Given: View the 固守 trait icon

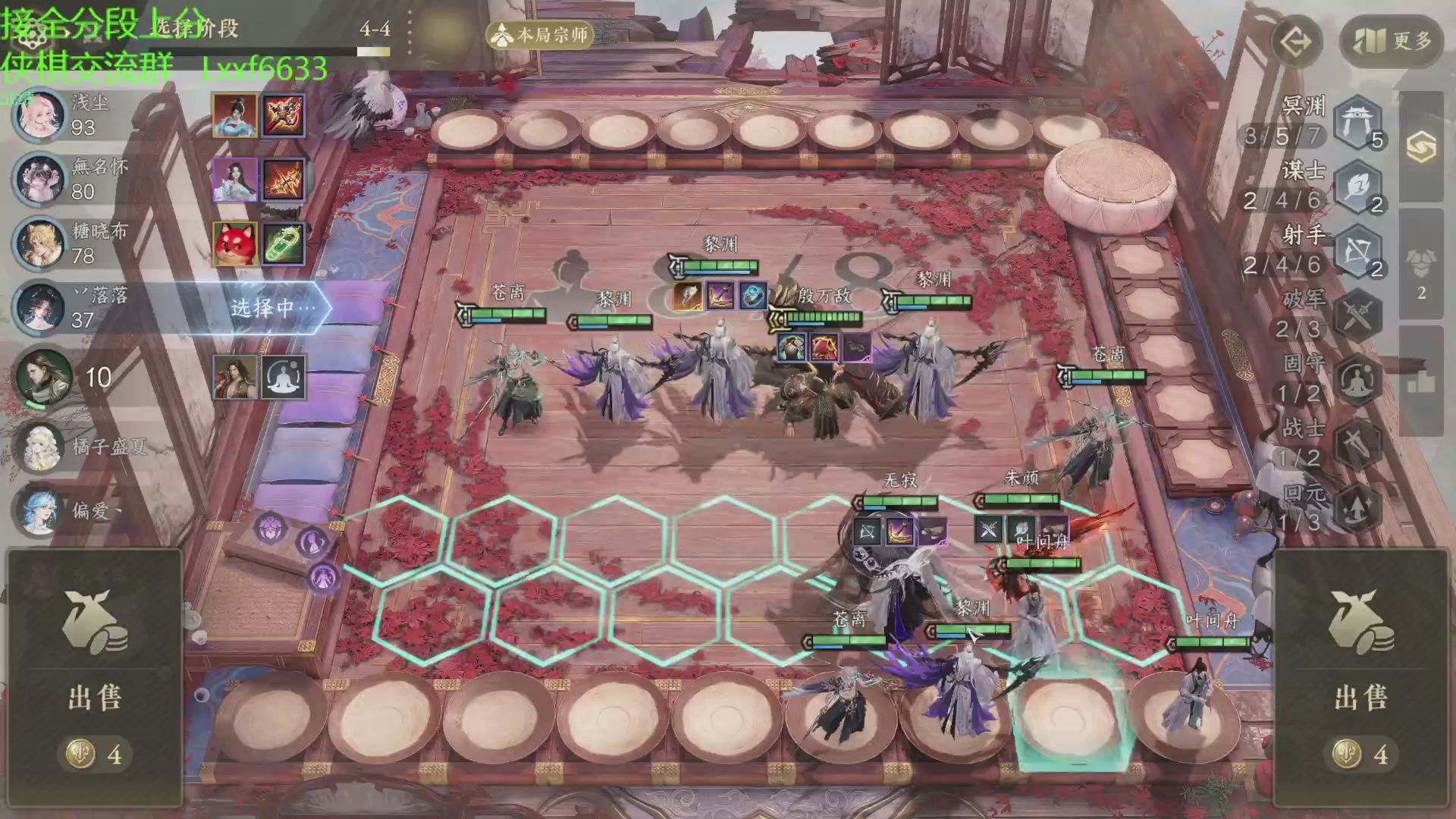Looking at the screenshot, I should pos(1357,379).
